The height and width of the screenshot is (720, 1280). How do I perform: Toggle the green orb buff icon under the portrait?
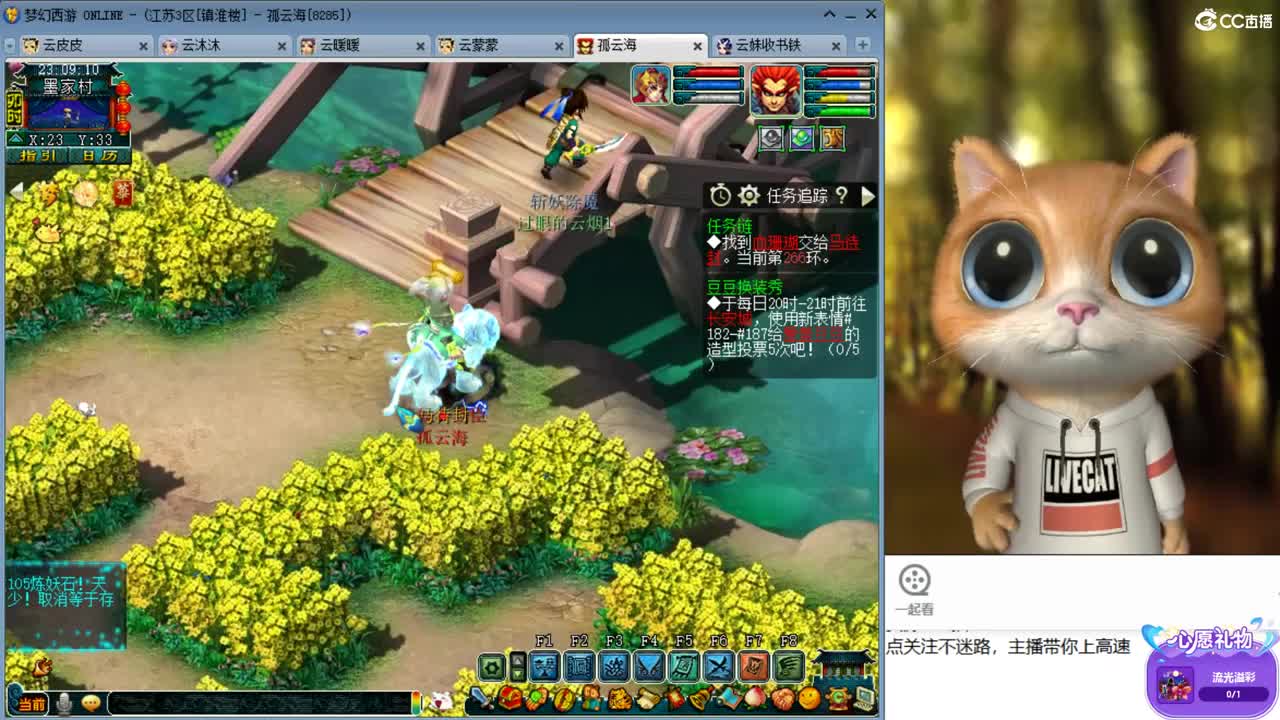[x=802, y=138]
